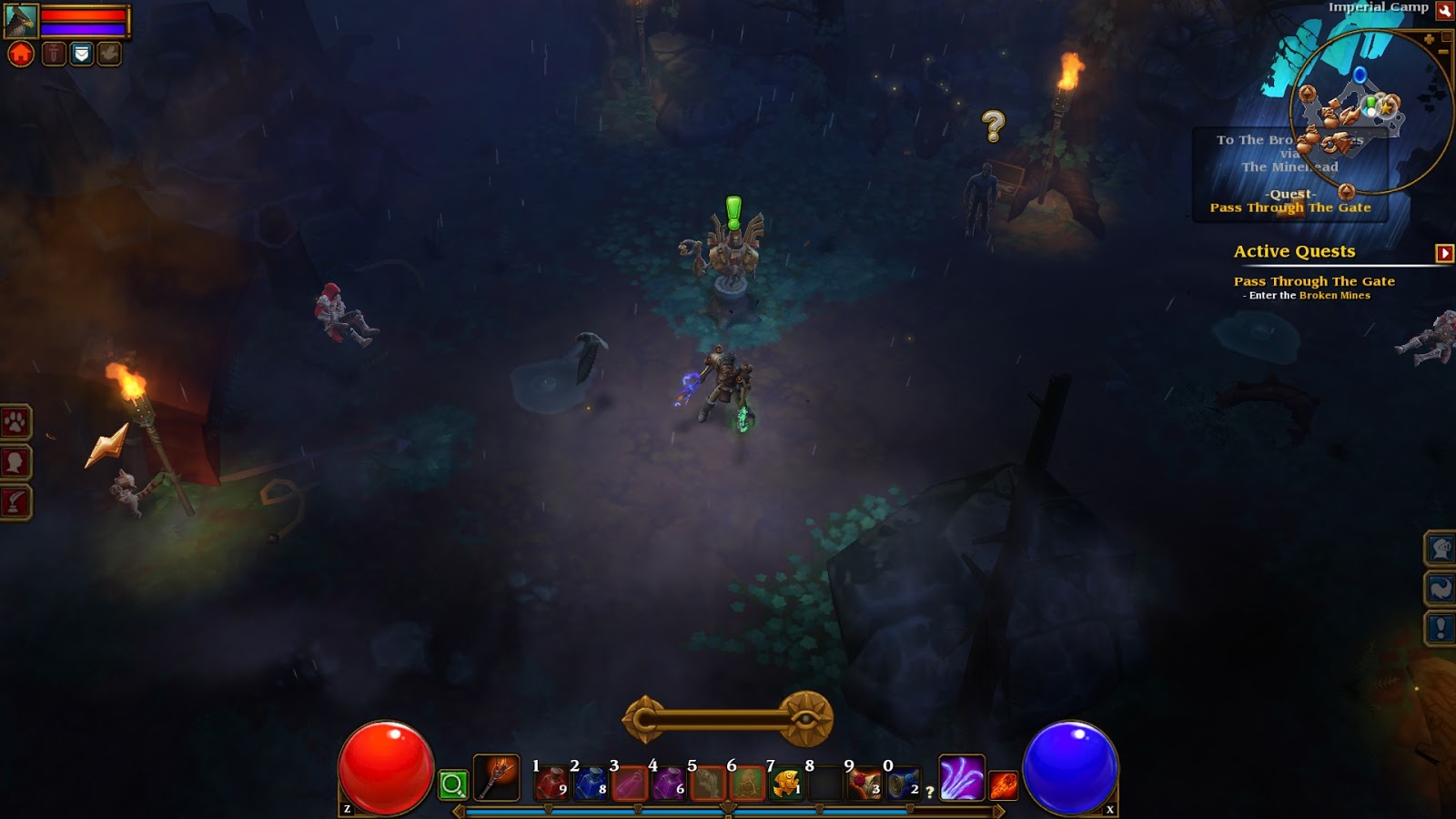Viewport: 1456px width, 819px height.
Task: Click the red home portal icon
Action: tap(18, 53)
